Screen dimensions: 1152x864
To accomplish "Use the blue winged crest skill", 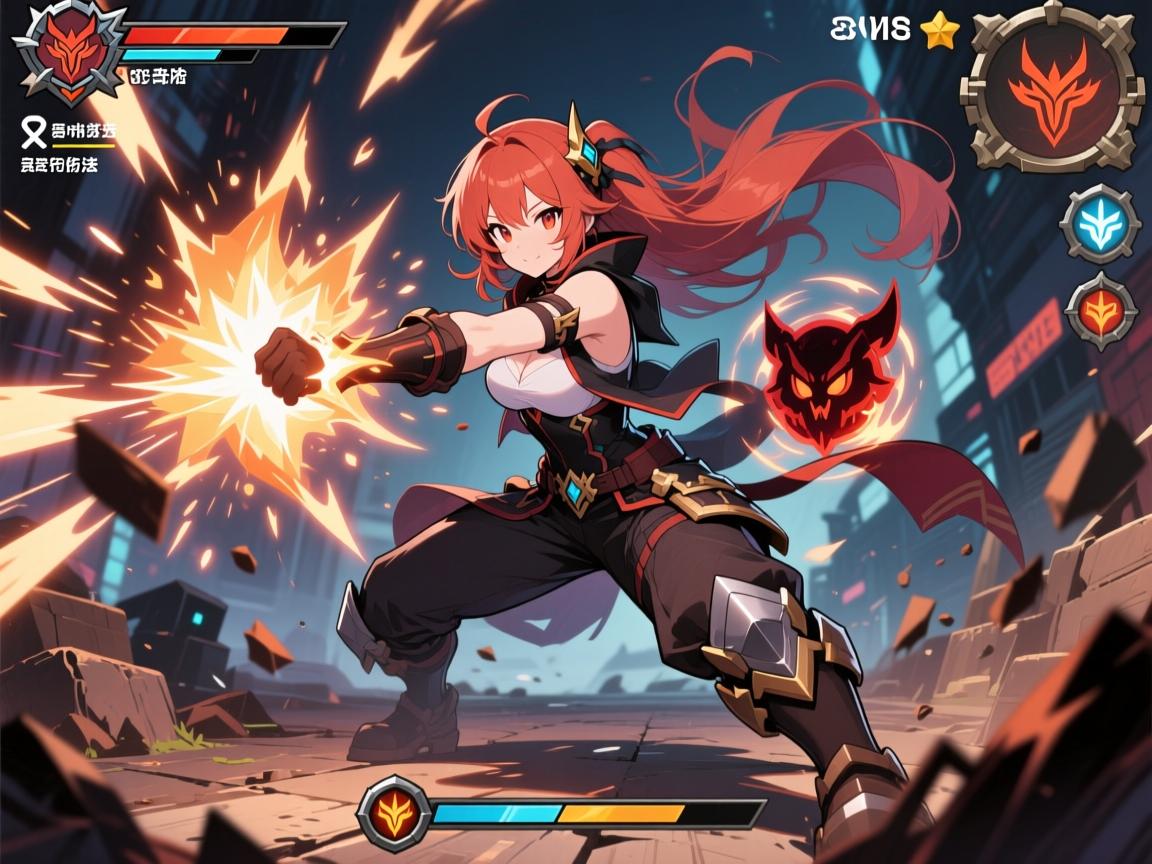I will coord(1099,224).
